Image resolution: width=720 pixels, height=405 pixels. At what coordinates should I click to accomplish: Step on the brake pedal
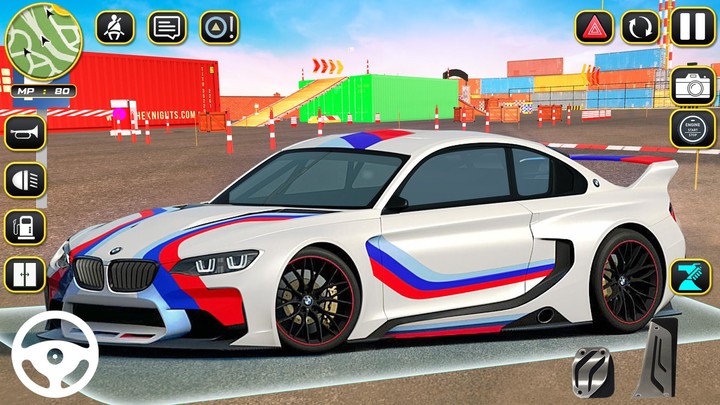tap(591, 372)
